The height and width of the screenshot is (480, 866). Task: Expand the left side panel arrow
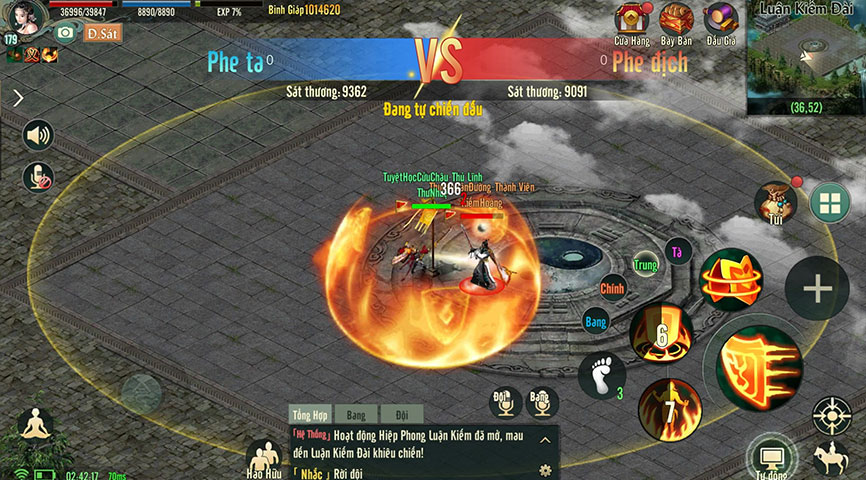point(18,98)
